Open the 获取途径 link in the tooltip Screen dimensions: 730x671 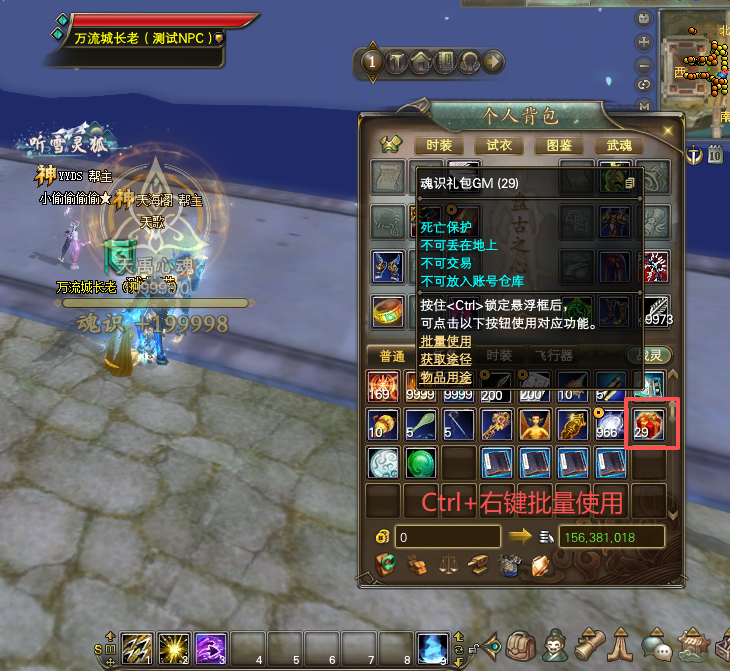pos(445,359)
